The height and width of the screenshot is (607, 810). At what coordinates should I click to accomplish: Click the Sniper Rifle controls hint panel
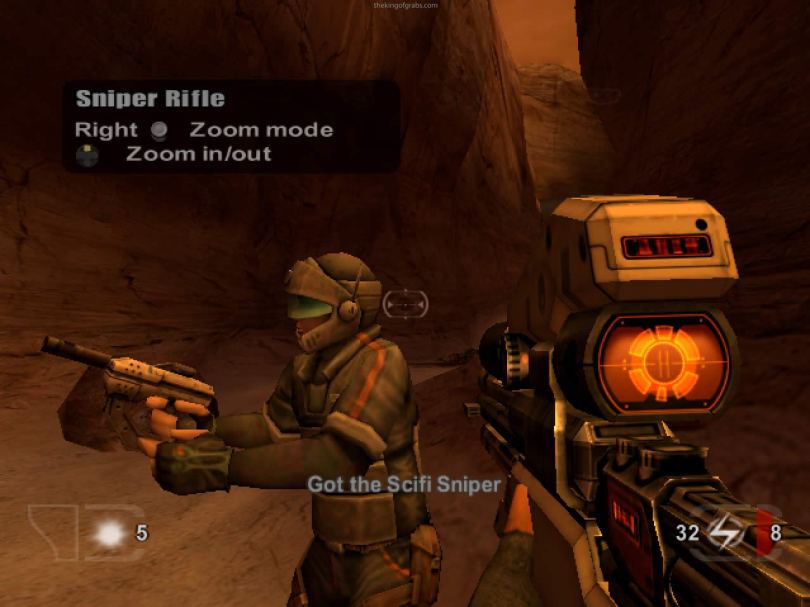232,127
